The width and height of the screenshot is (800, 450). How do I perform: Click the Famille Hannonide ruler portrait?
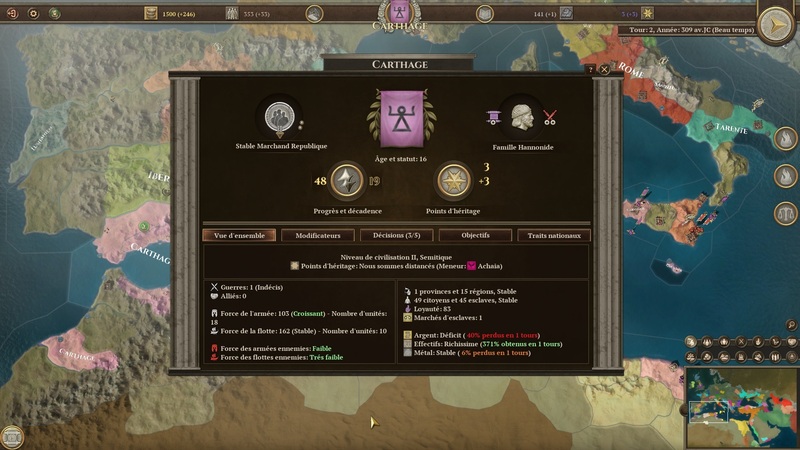pyautogui.click(x=520, y=118)
